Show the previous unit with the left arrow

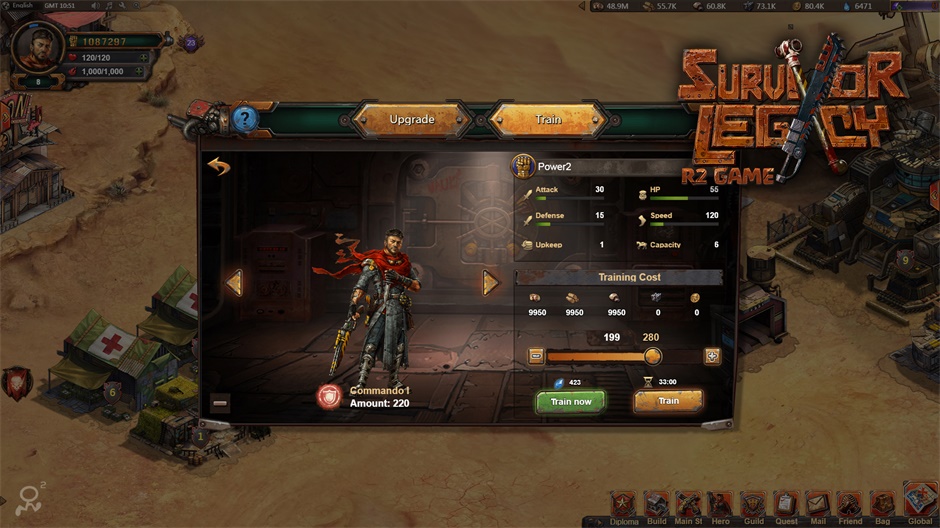click(234, 283)
